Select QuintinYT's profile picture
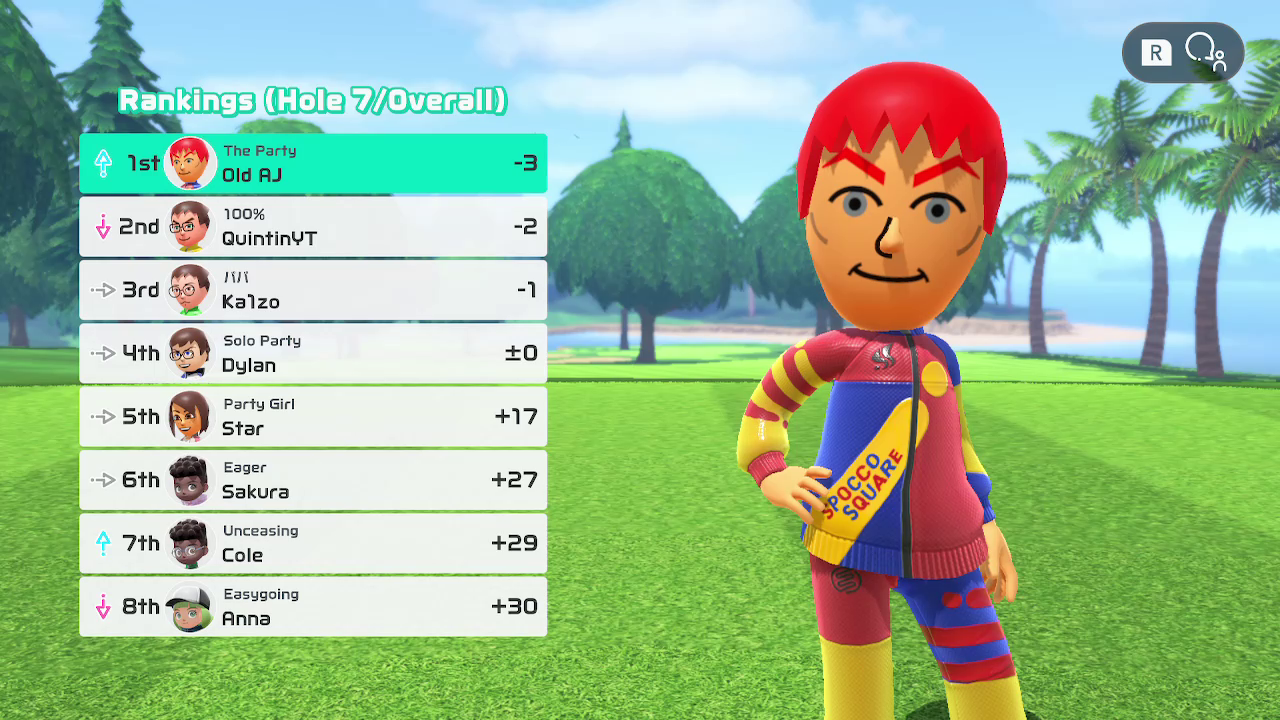1280x720 pixels. click(x=190, y=226)
